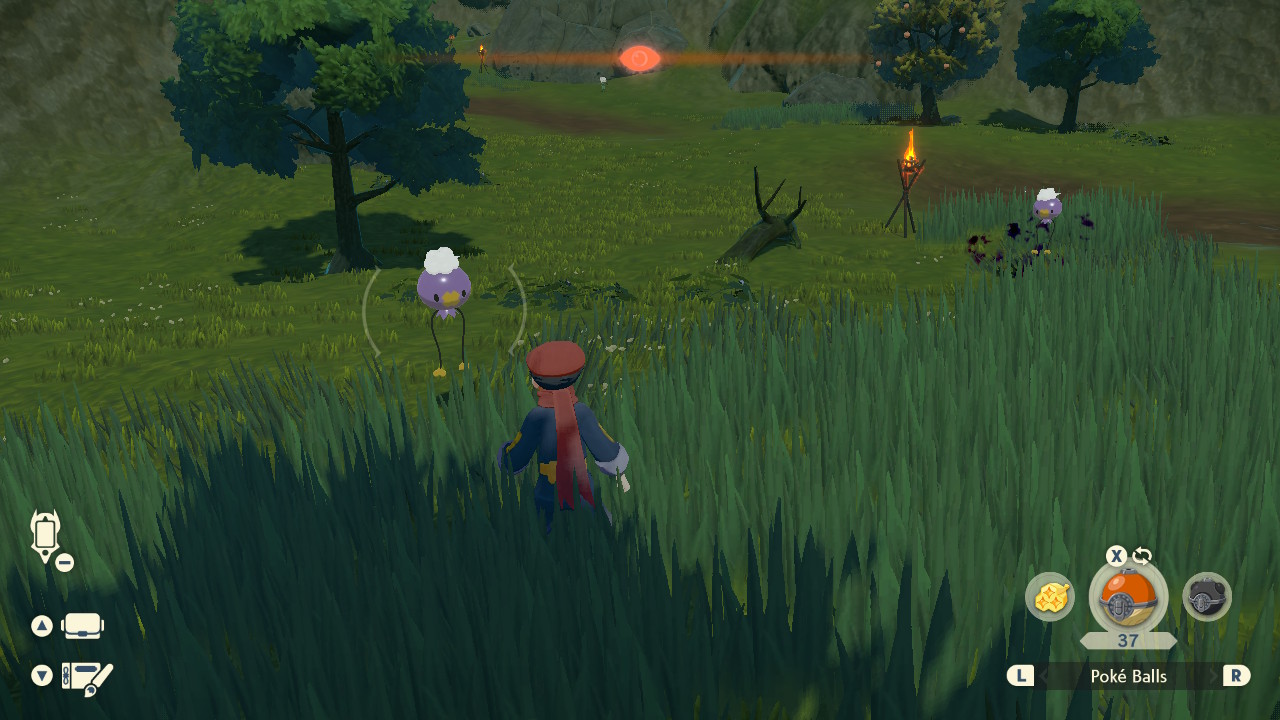
Task: Open the Arc Phone map icon
Action: (45, 535)
